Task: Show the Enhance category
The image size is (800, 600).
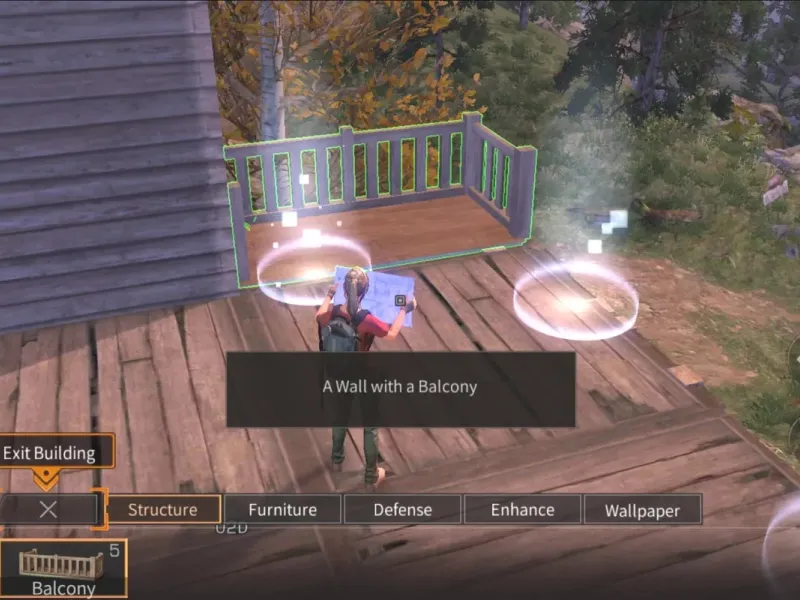Action: [522, 509]
